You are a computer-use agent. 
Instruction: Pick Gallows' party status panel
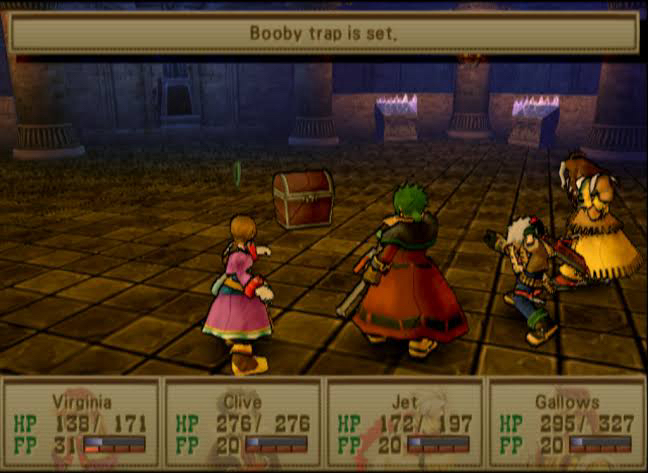coord(567,424)
